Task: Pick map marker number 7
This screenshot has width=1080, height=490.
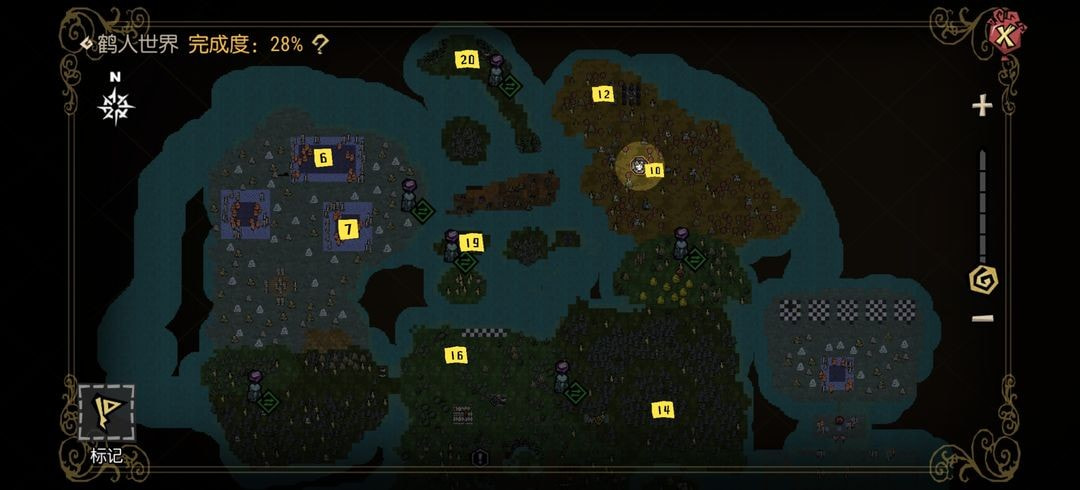Action: pyautogui.click(x=347, y=229)
